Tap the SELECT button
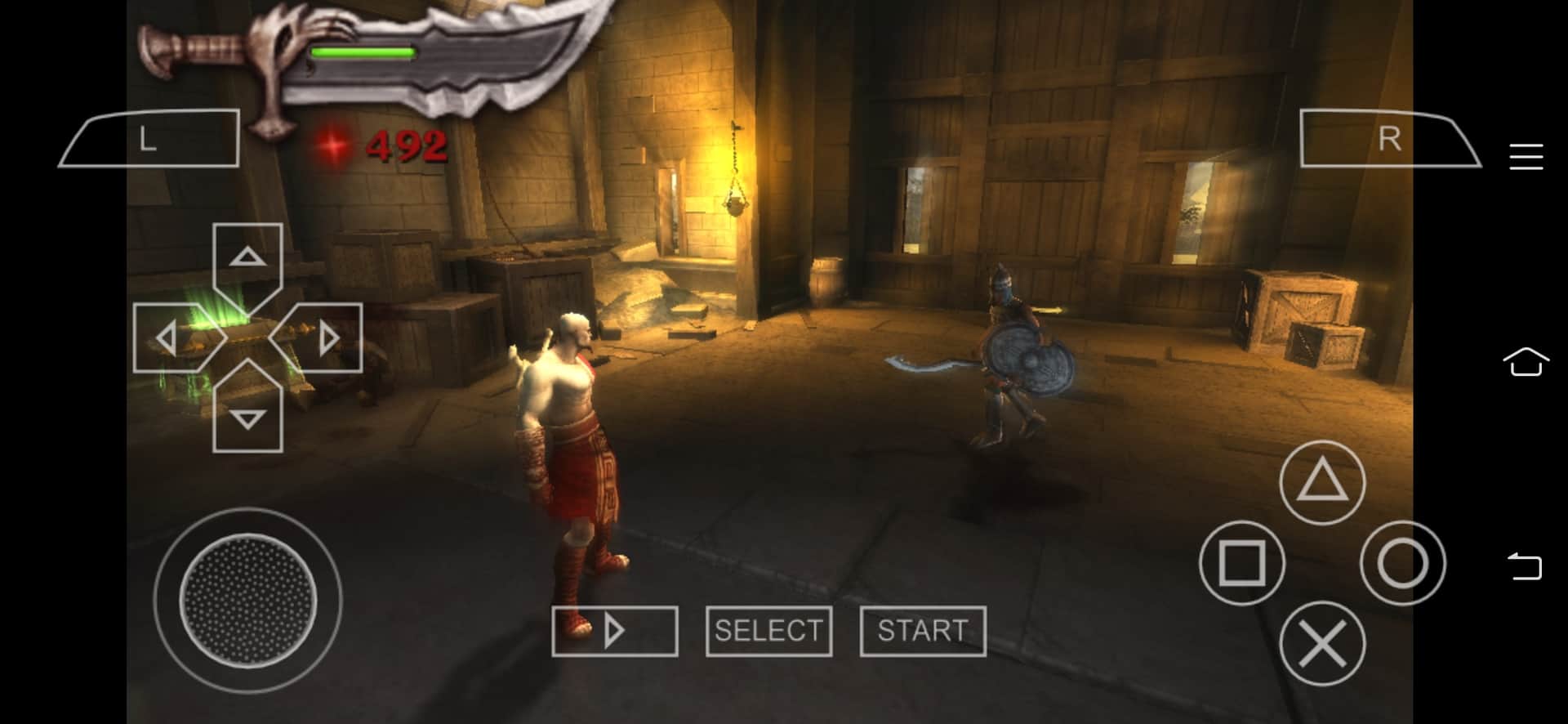Screen dimensions: 1568x724 pos(768,631)
